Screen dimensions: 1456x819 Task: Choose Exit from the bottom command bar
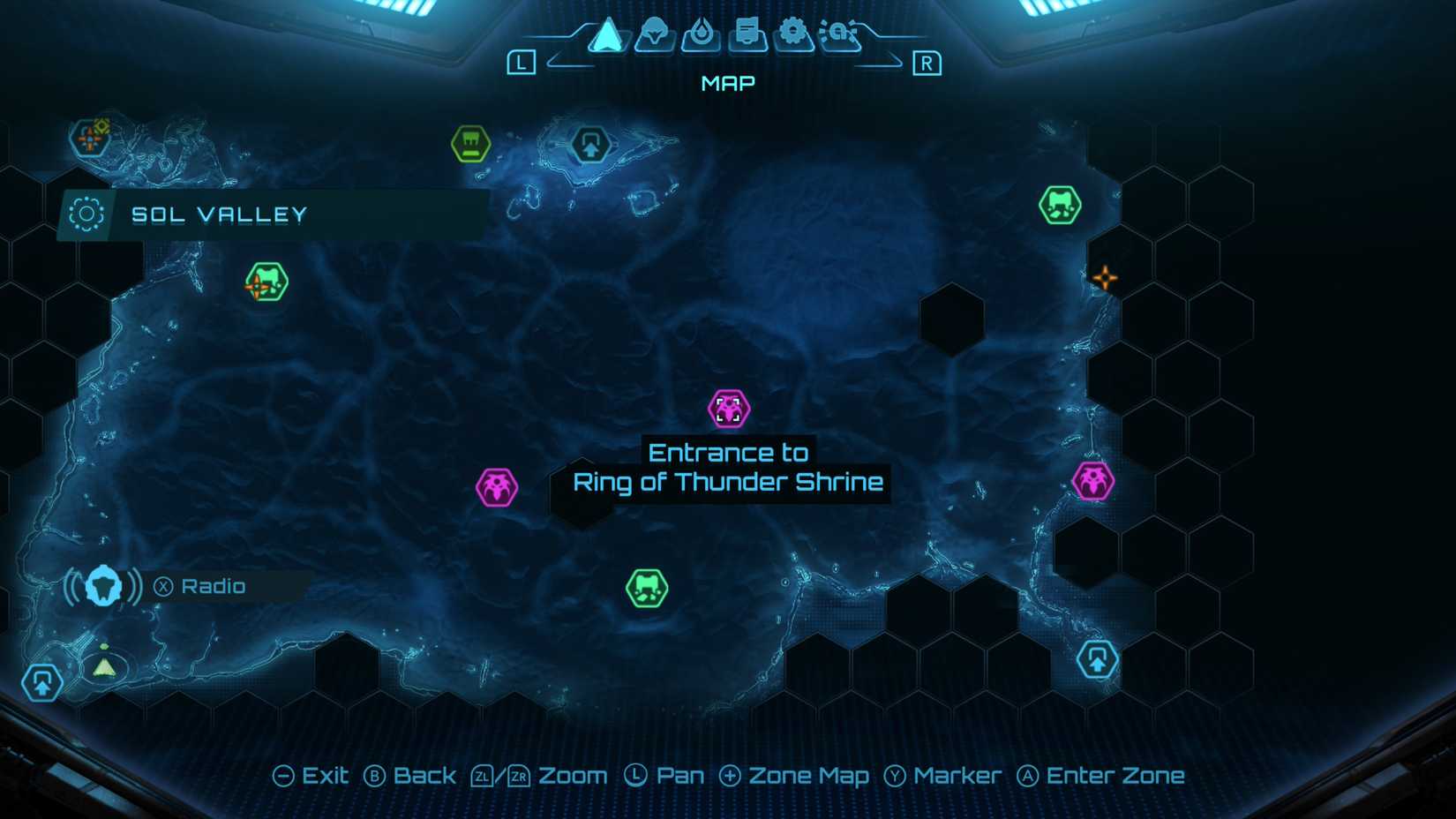click(313, 775)
